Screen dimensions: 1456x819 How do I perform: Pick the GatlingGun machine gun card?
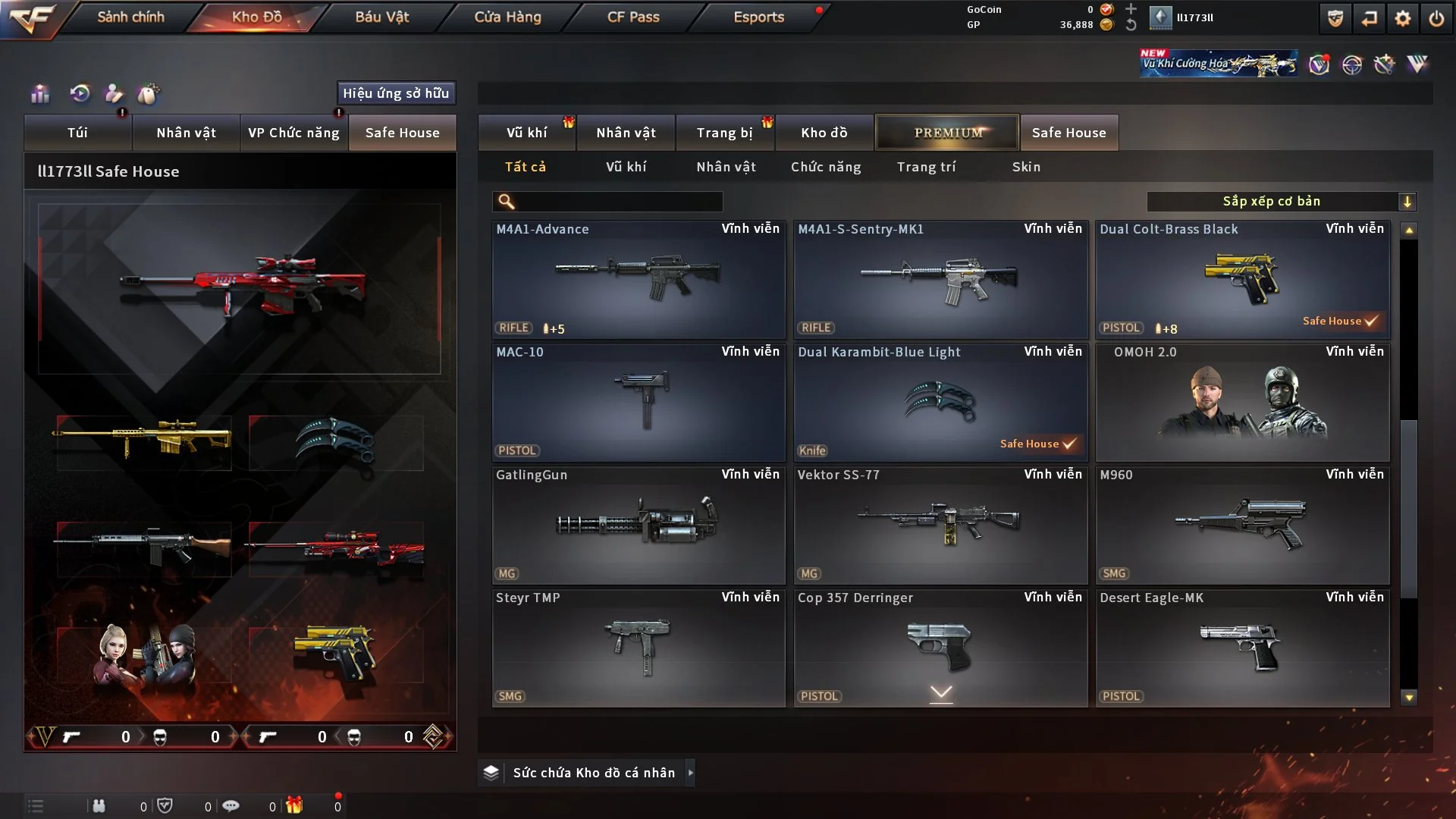(x=639, y=525)
